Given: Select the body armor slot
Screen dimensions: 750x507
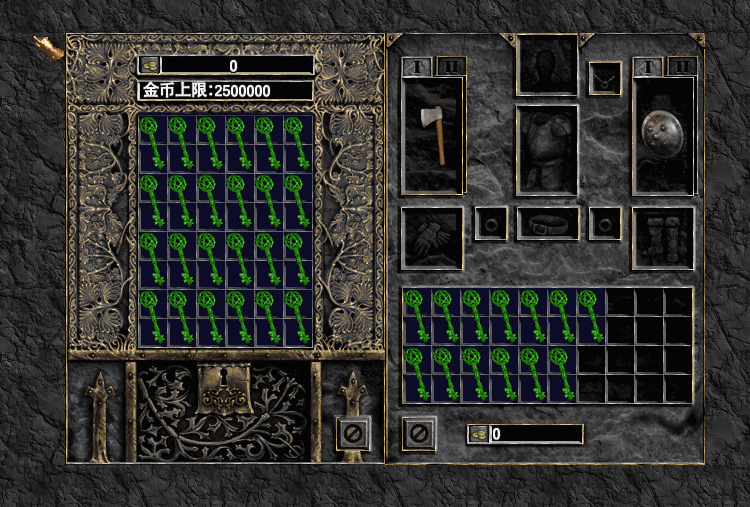Looking at the screenshot, I should point(547,149).
